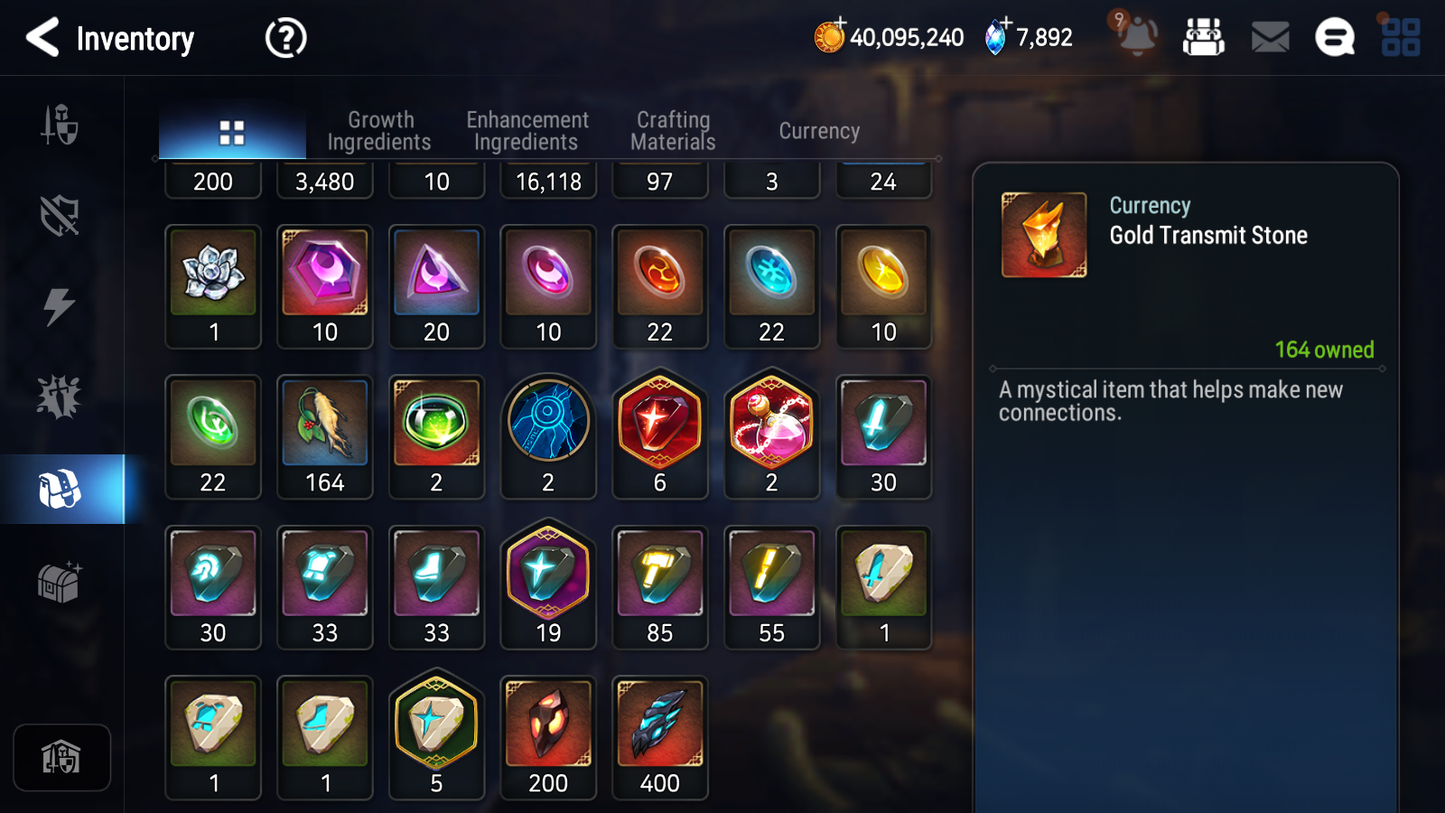1445x813 pixels.
Task: Select the Gold Transmit Stone item thumbnail
Action: (1044, 234)
